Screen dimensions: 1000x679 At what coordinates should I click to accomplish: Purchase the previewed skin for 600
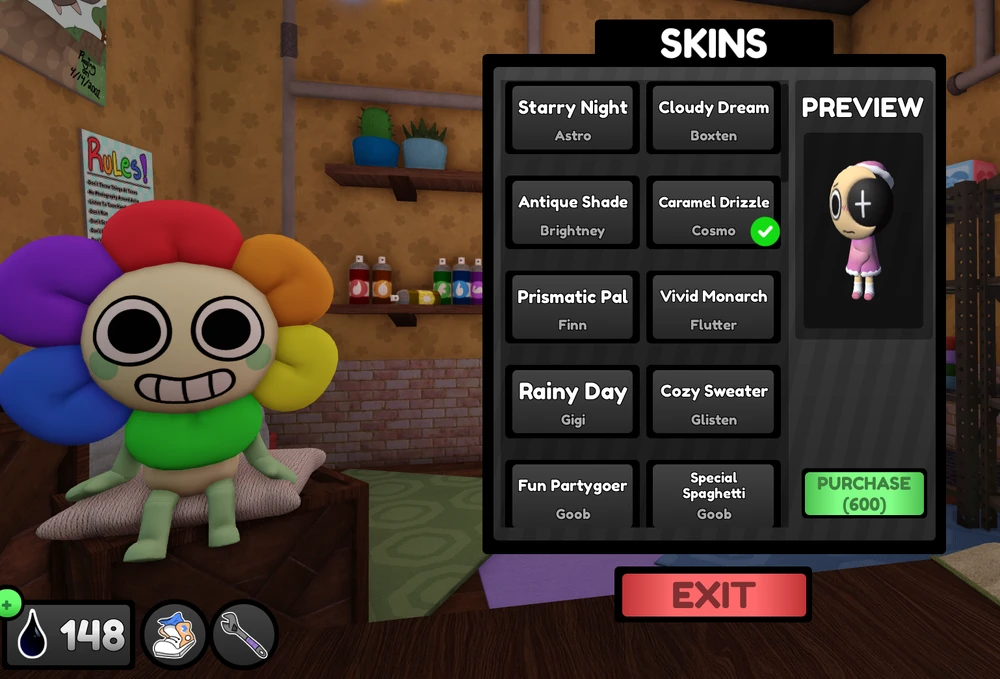point(864,494)
